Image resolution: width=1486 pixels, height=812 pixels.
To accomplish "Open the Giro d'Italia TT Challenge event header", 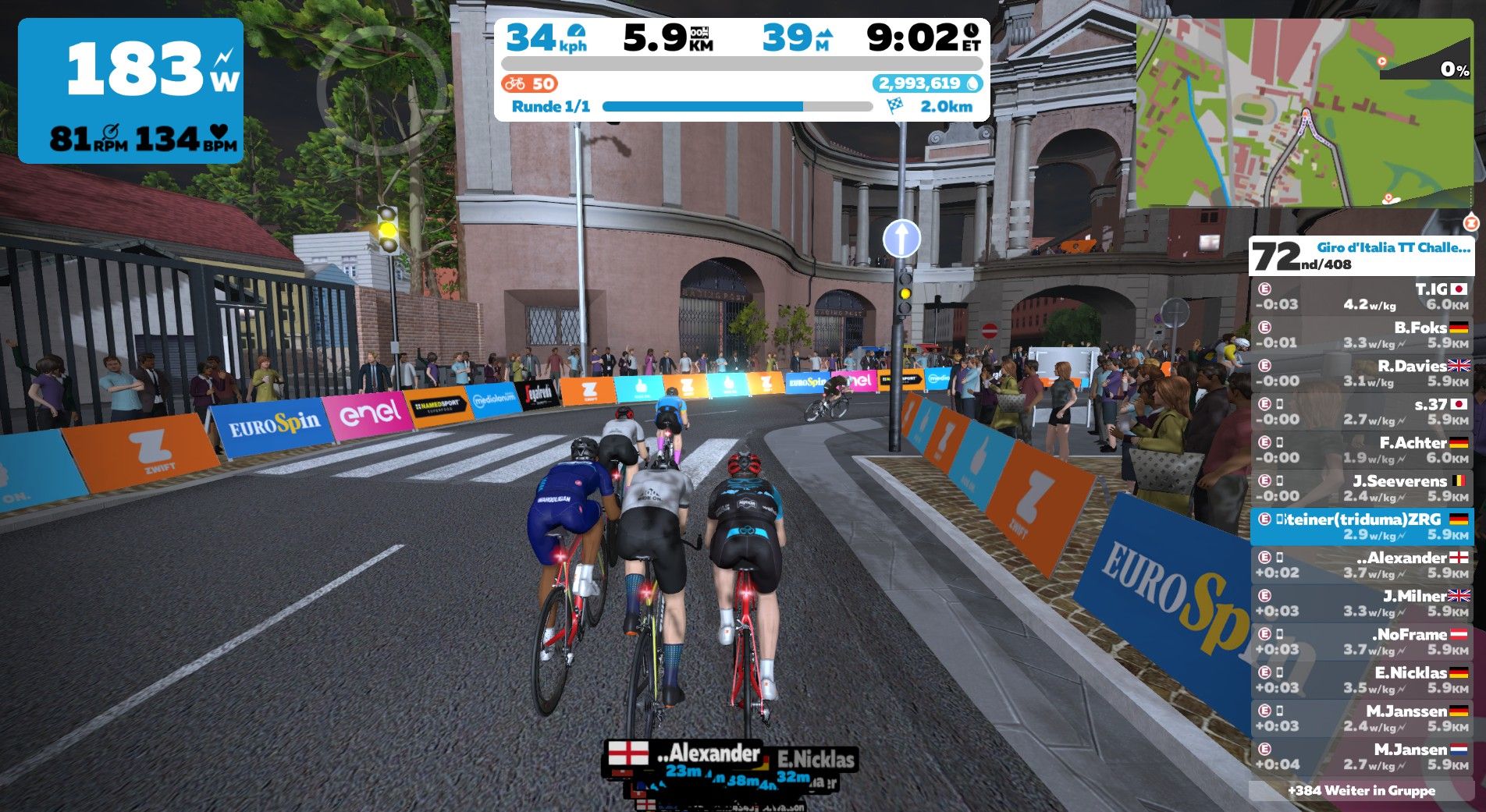I will pyautogui.click(x=1362, y=256).
